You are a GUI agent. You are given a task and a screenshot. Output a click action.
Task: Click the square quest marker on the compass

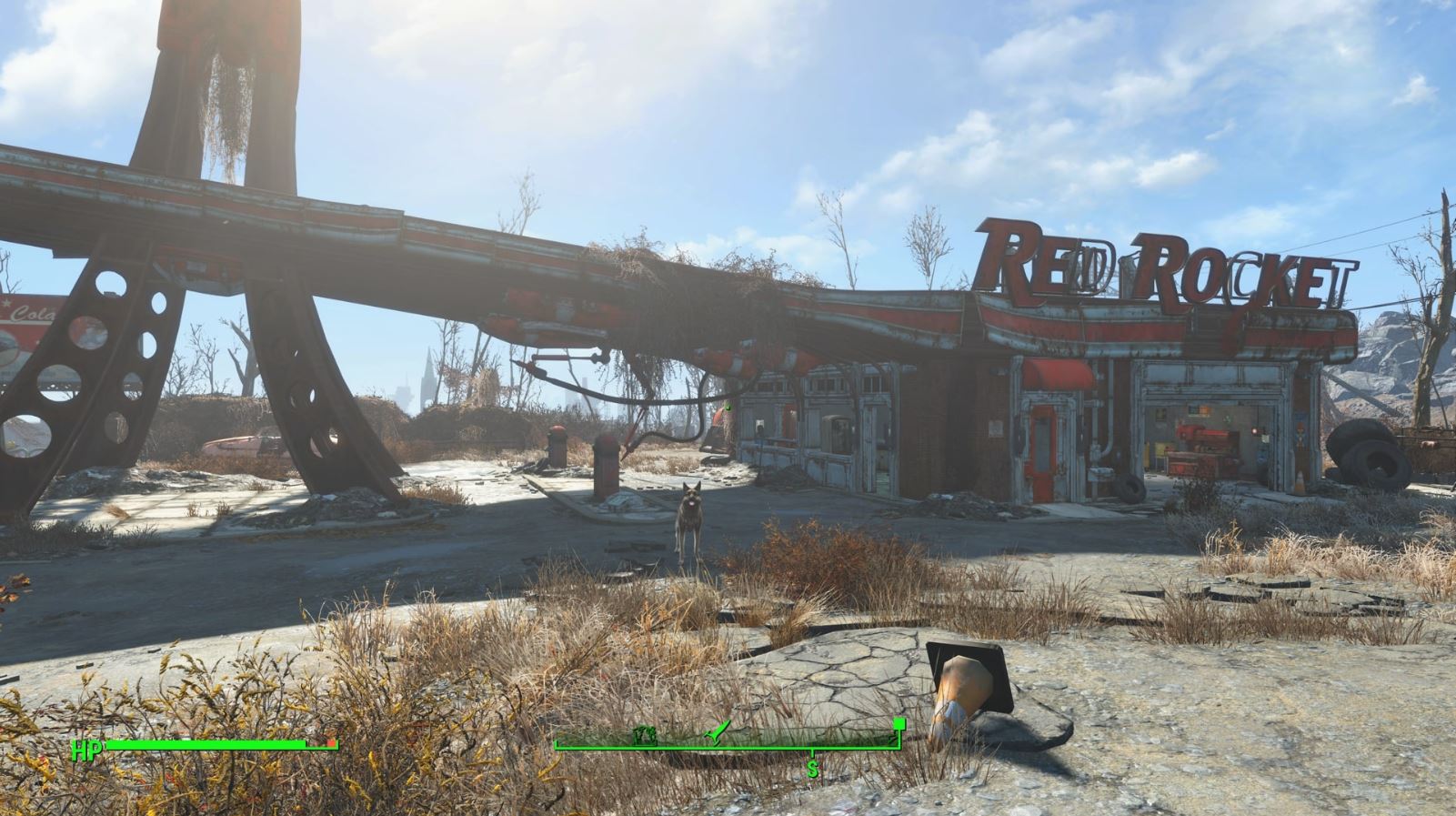coord(899,723)
